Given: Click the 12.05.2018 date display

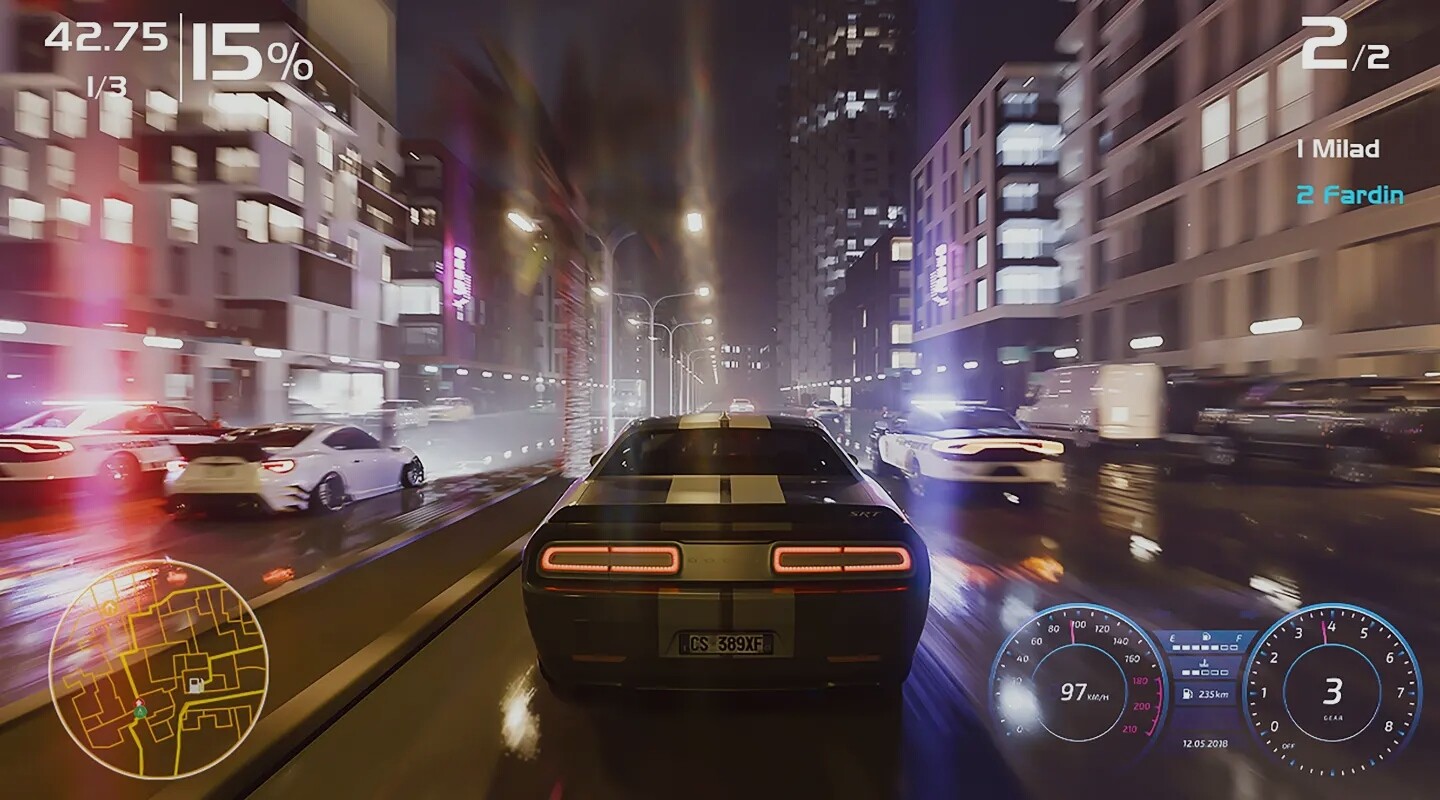Looking at the screenshot, I should 1204,743.
